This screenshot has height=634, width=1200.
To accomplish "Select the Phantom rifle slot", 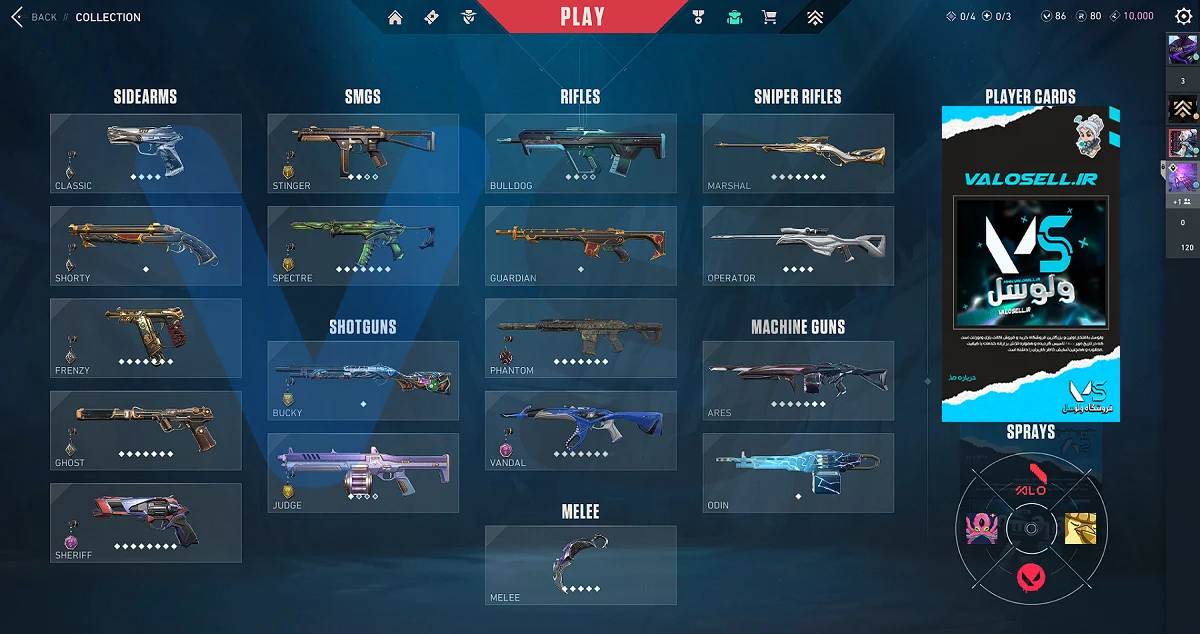I will tap(580, 338).
